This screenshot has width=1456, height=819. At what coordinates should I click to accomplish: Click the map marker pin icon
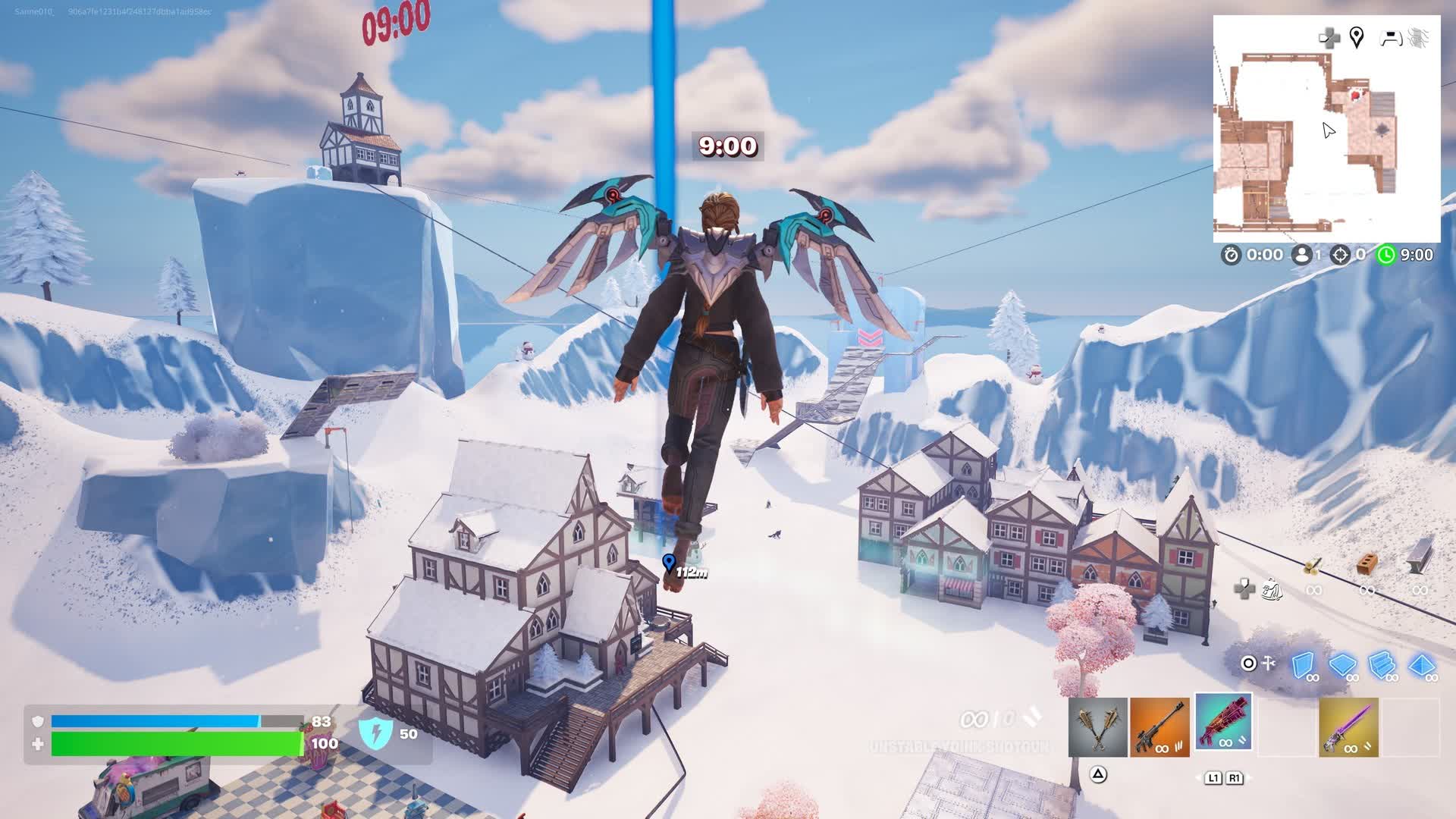coord(1357,37)
